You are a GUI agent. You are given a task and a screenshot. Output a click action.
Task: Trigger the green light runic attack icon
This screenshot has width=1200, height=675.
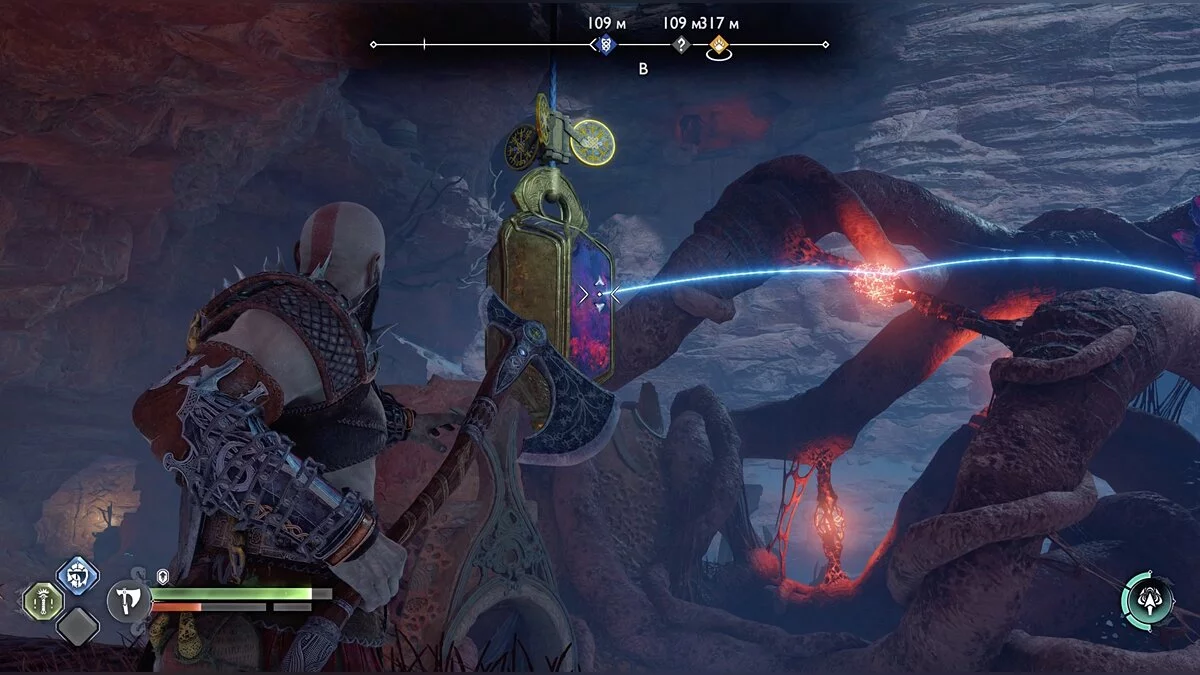[43, 601]
